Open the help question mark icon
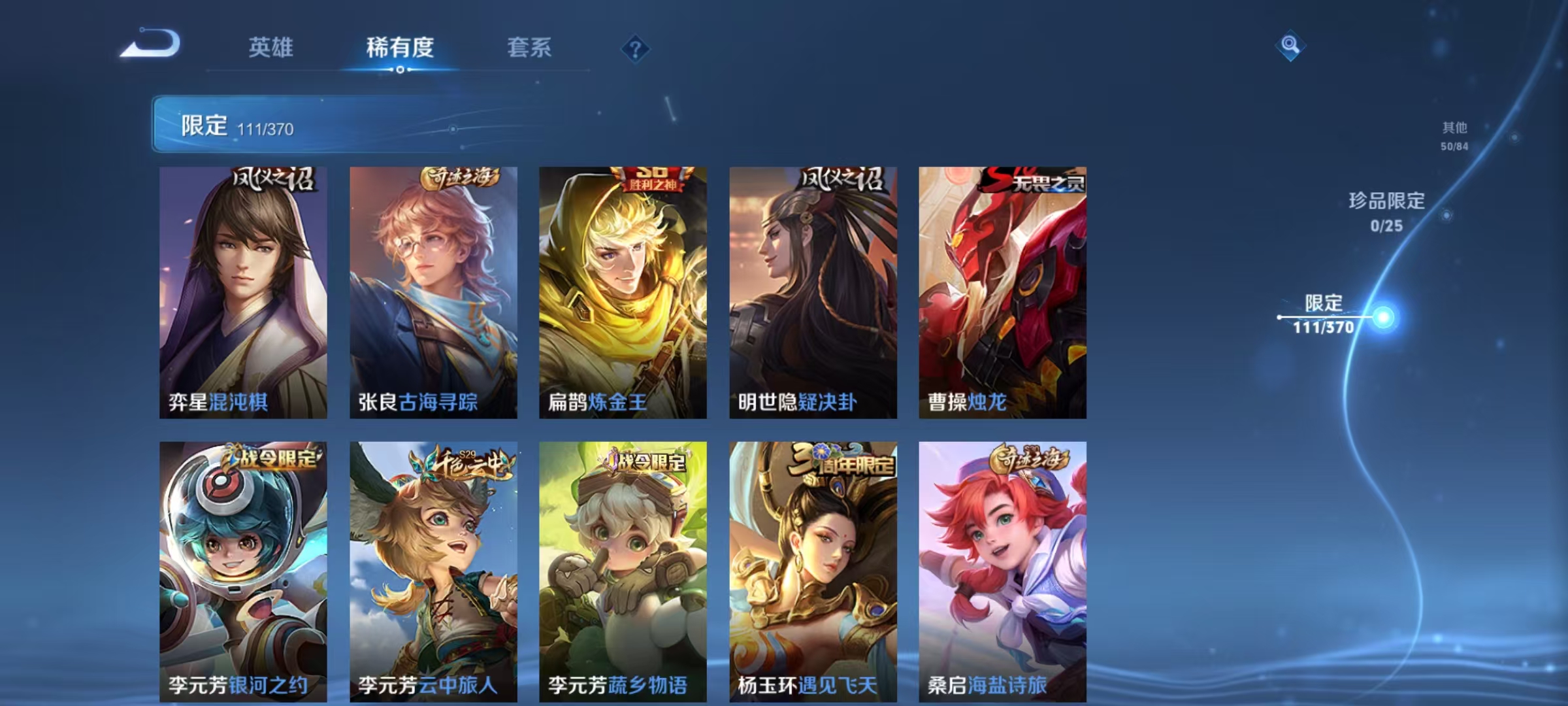The width and height of the screenshot is (1568, 706). (637, 47)
